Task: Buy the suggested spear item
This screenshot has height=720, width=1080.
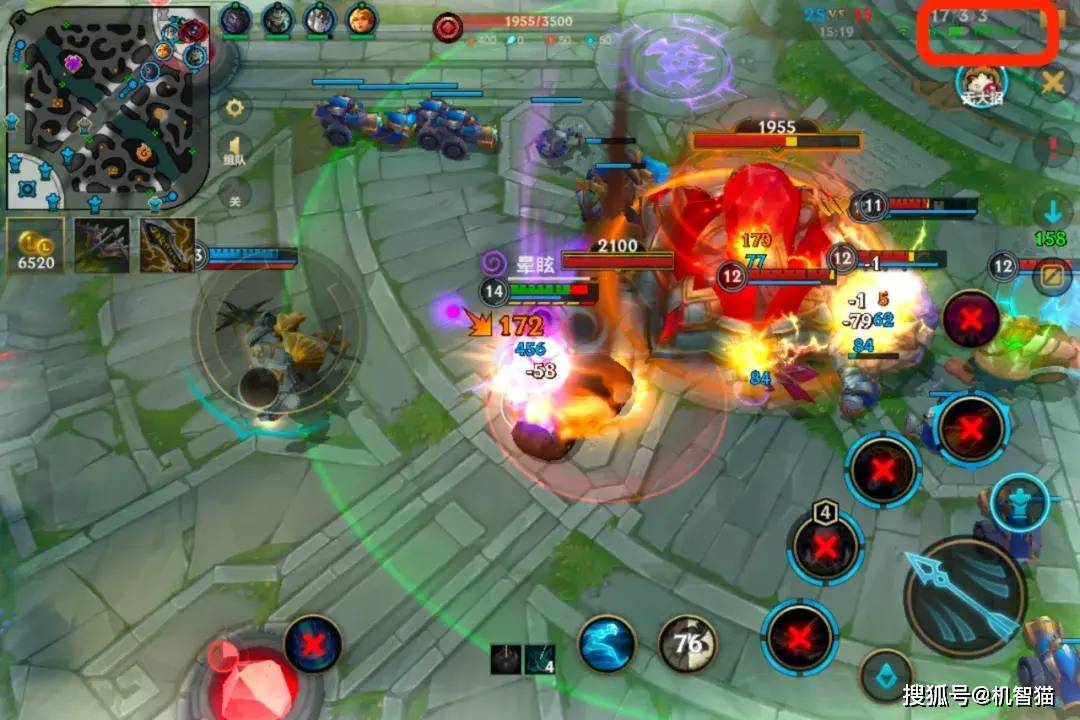Action: [101, 245]
